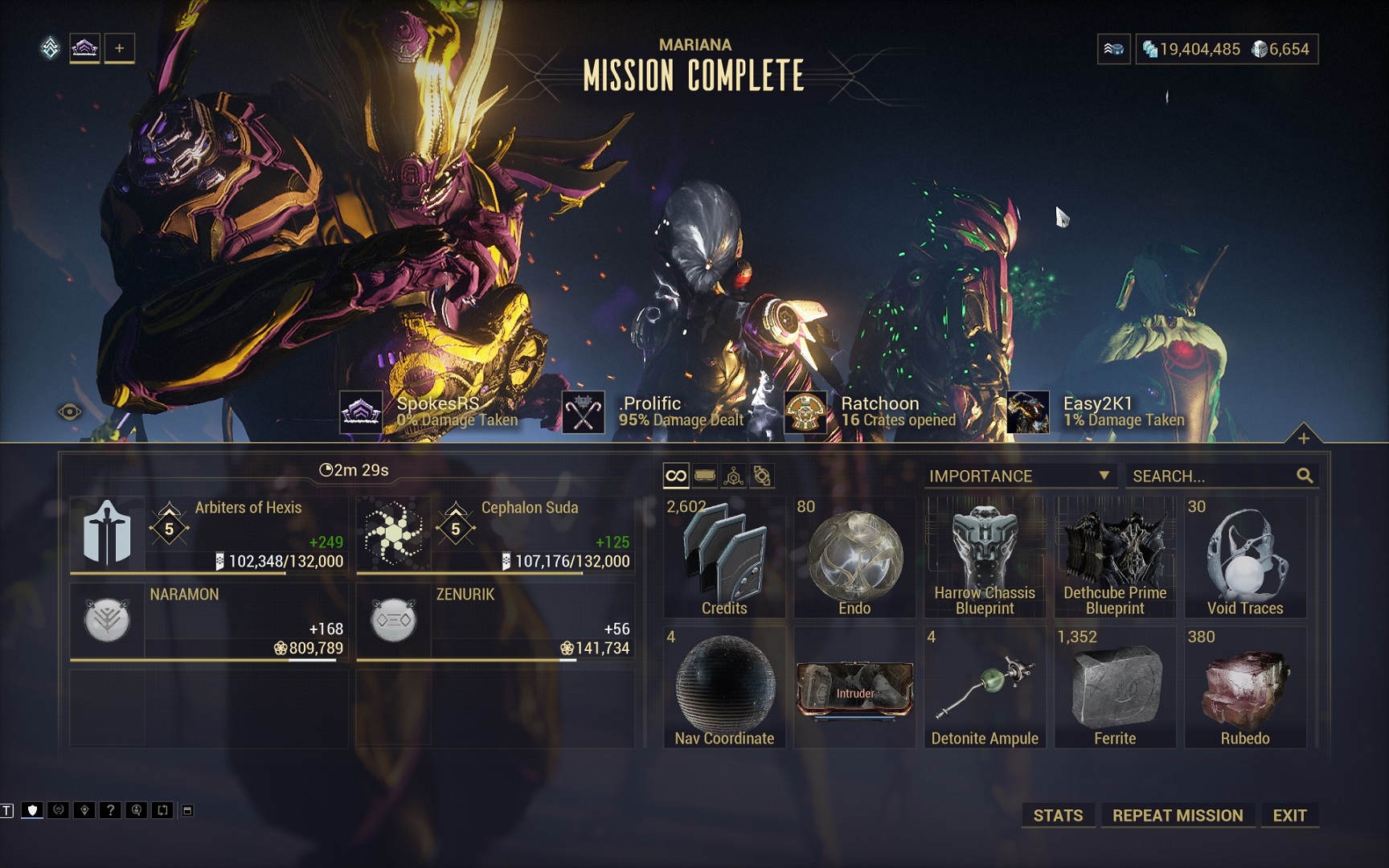Select the Harrow Chassis Blueprint reward
The height and width of the screenshot is (868, 1389).
(985, 558)
